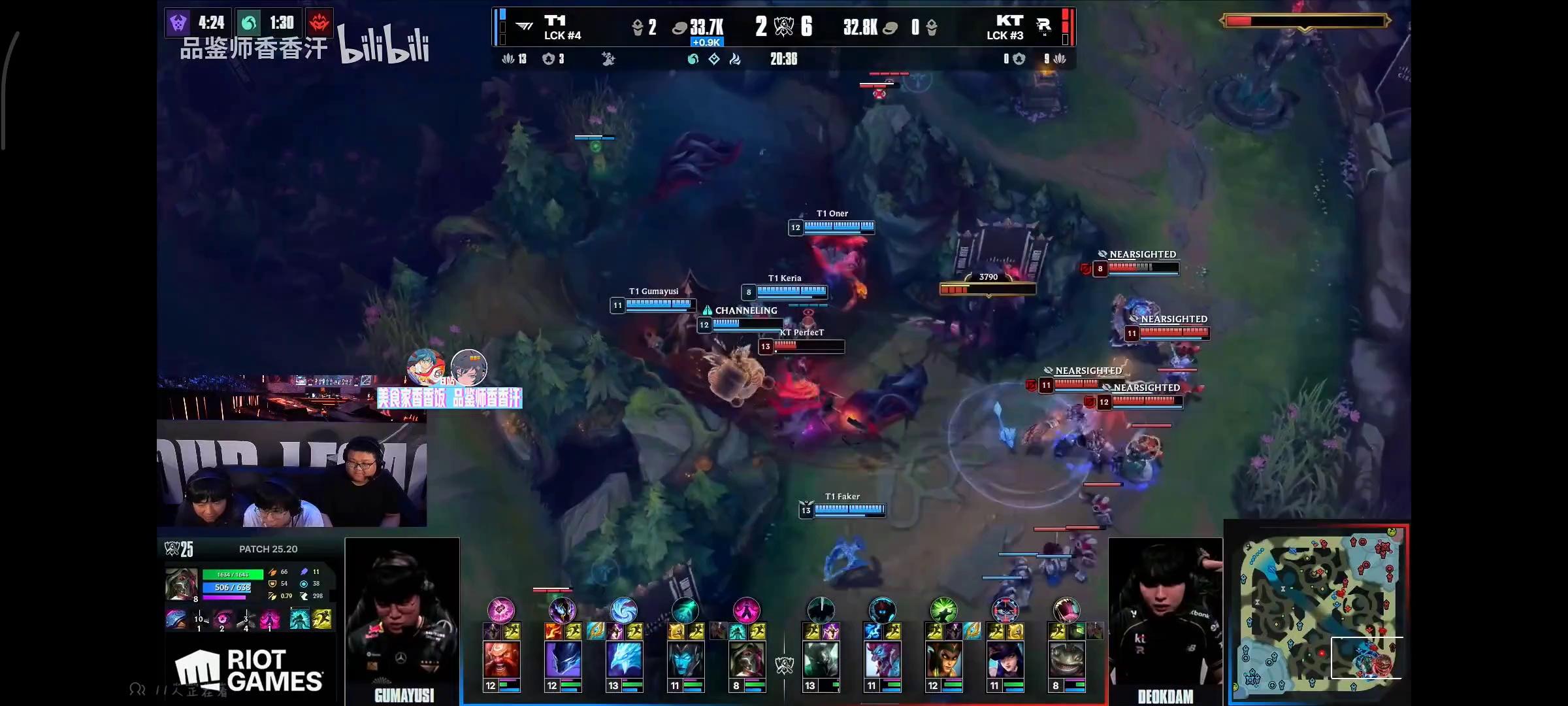The width and height of the screenshot is (1568, 706).
Task: Open the streamers' webcam overlay
Action: [291, 474]
